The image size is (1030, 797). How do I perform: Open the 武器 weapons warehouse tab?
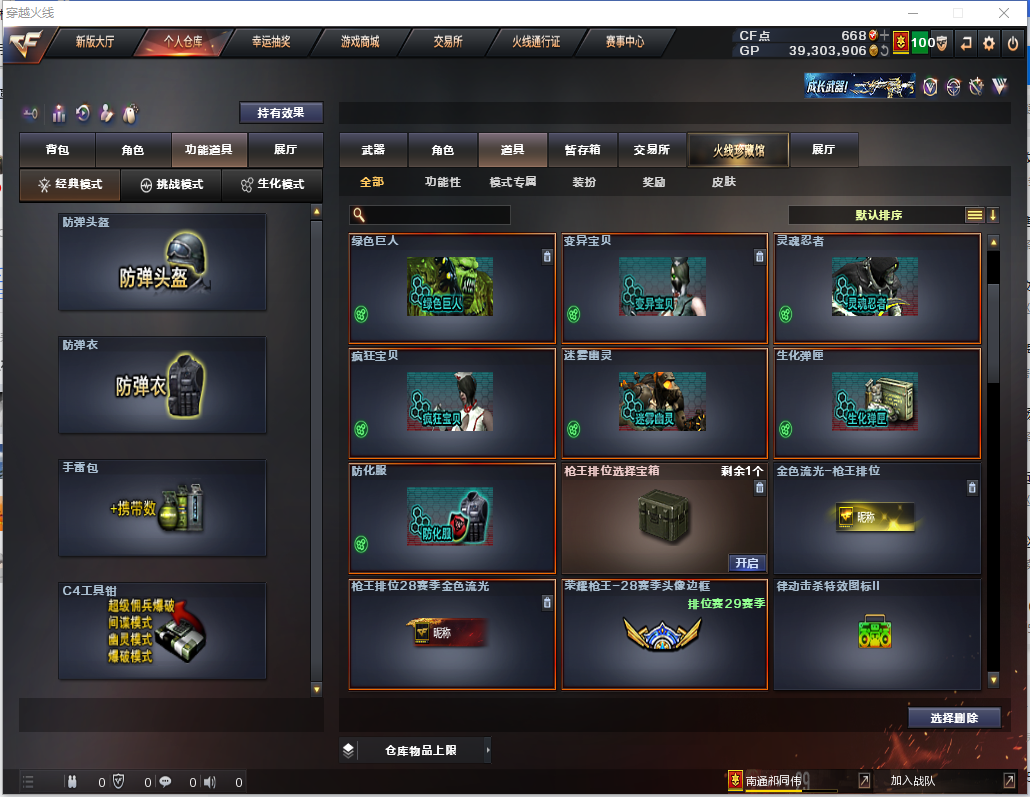[x=373, y=150]
